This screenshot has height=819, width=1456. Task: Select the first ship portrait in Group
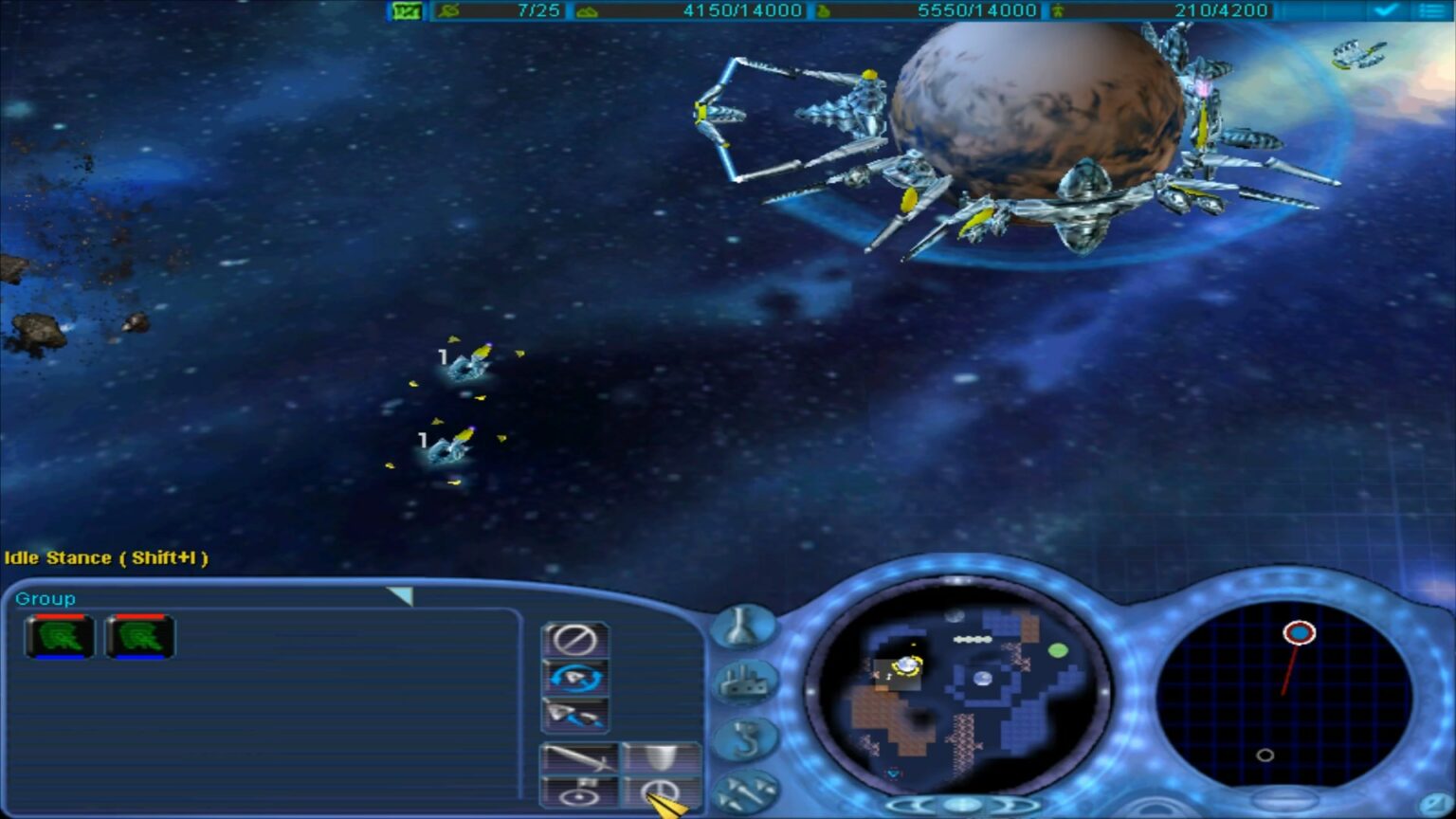pos(59,636)
